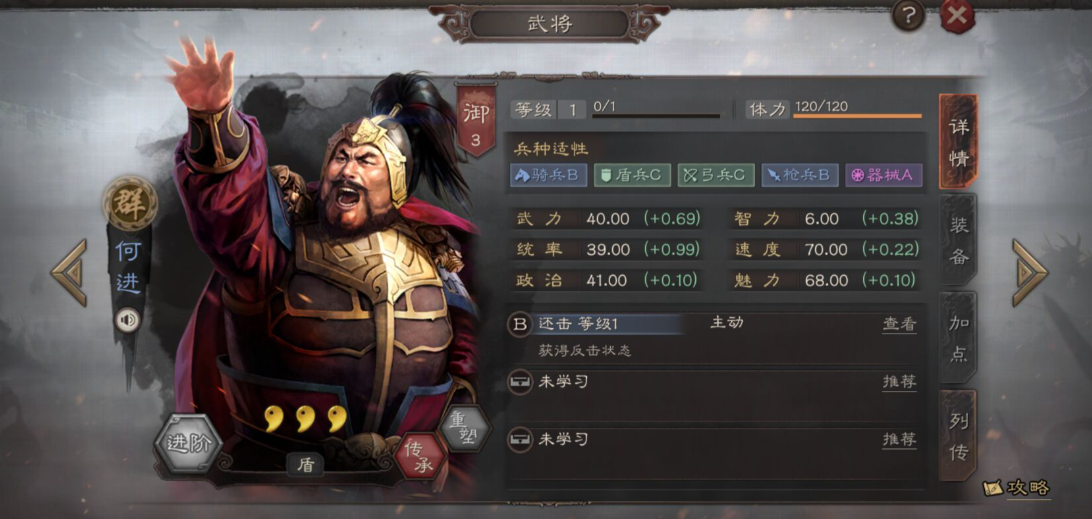Play the general's voice with speaker icon
This screenshot has height=519, width=1092.
[x=127, y=319]
